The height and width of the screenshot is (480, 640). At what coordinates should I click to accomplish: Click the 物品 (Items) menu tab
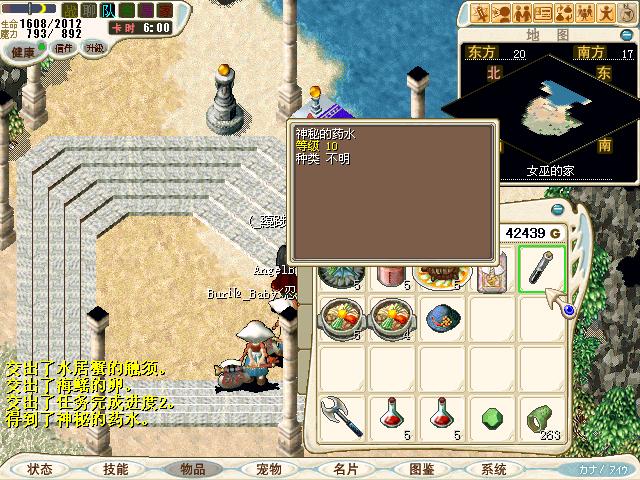(192, 469)
